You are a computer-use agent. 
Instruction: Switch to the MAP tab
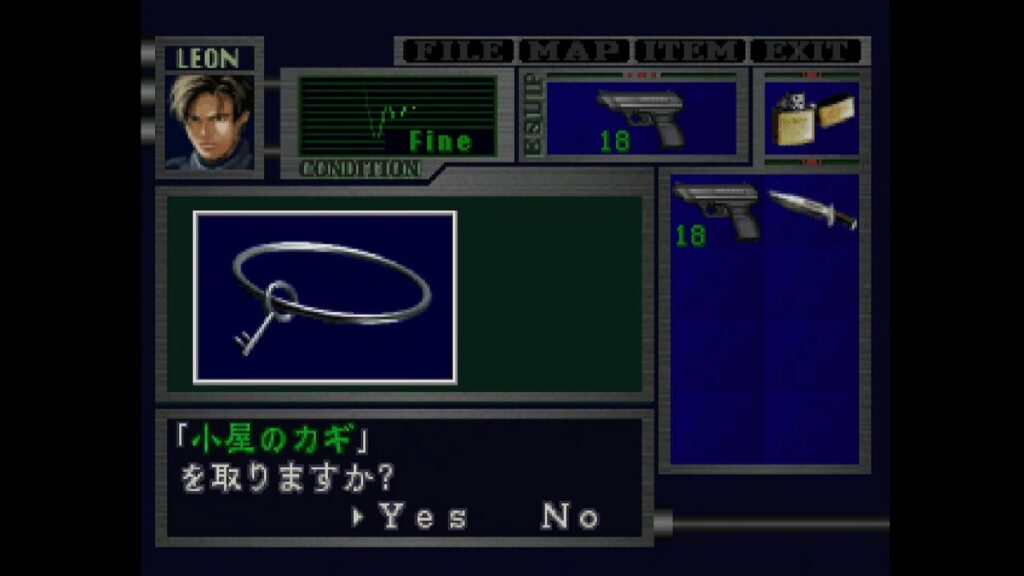[x=574, y=51]
